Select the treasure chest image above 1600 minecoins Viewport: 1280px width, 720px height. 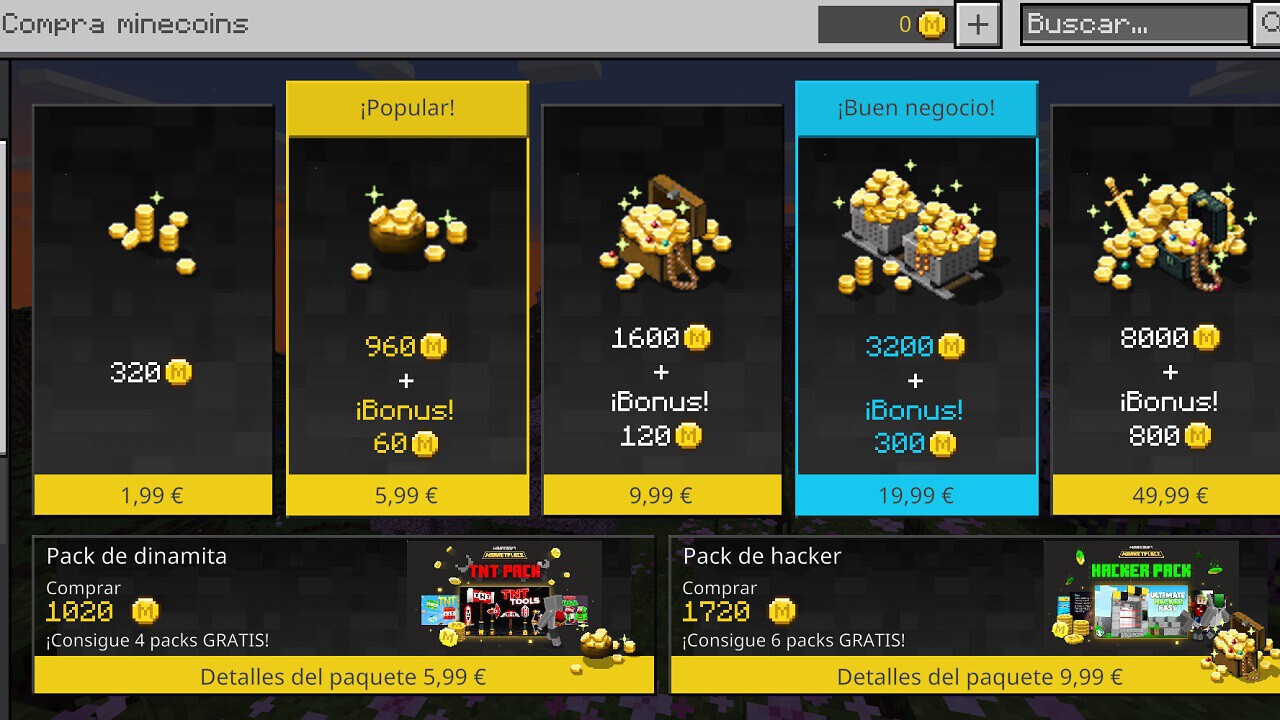tap(660, 235)
